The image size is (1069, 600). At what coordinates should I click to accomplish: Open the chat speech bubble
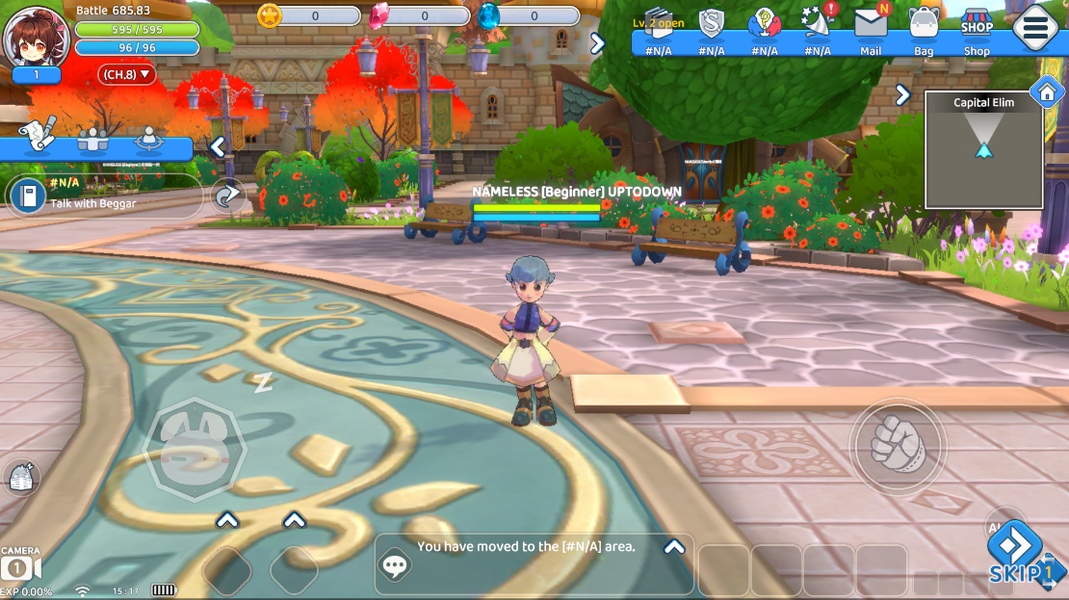point(396,565)
